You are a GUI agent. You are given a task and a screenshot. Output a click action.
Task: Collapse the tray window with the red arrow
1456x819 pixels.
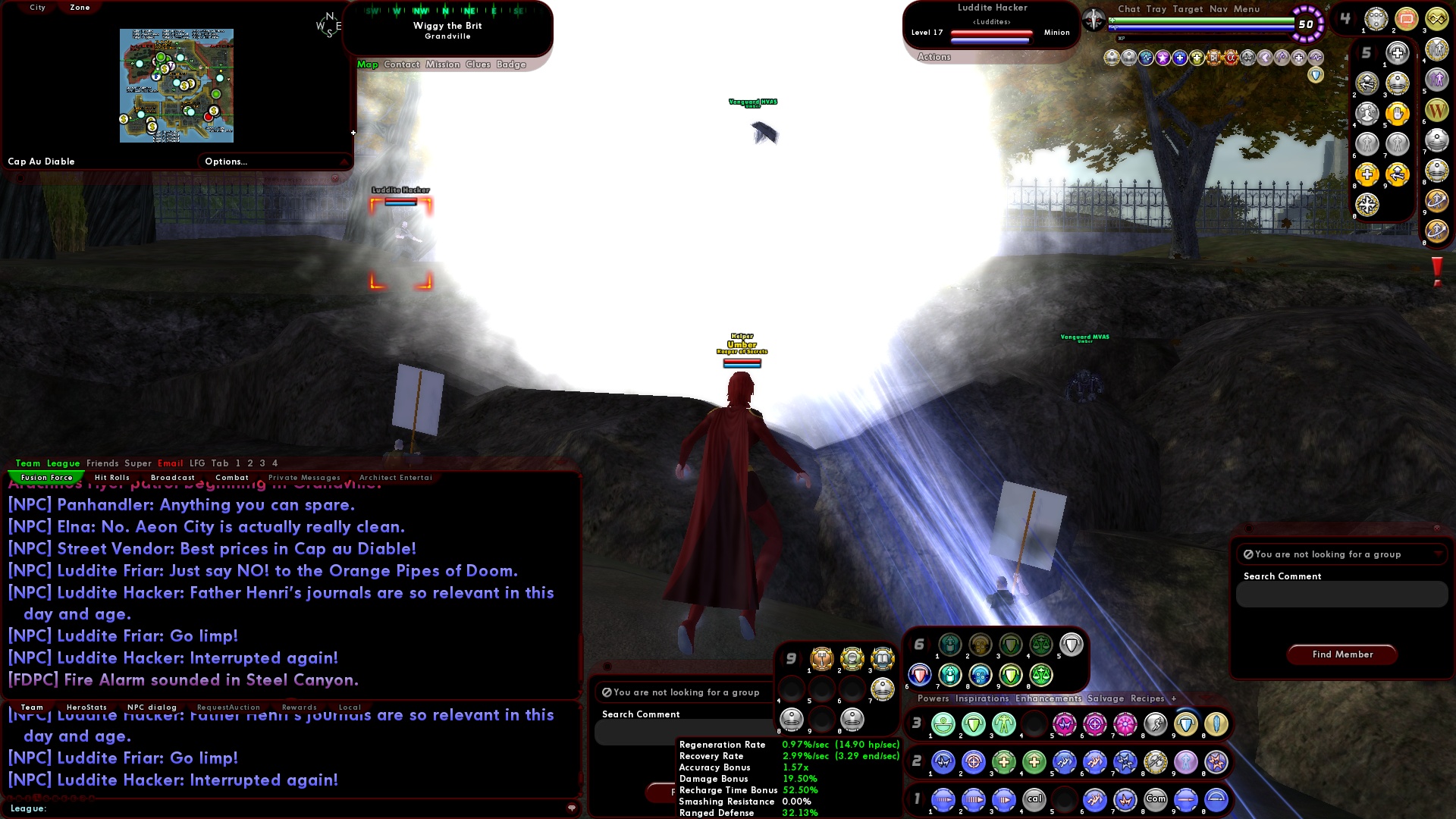coord(1206,697)
